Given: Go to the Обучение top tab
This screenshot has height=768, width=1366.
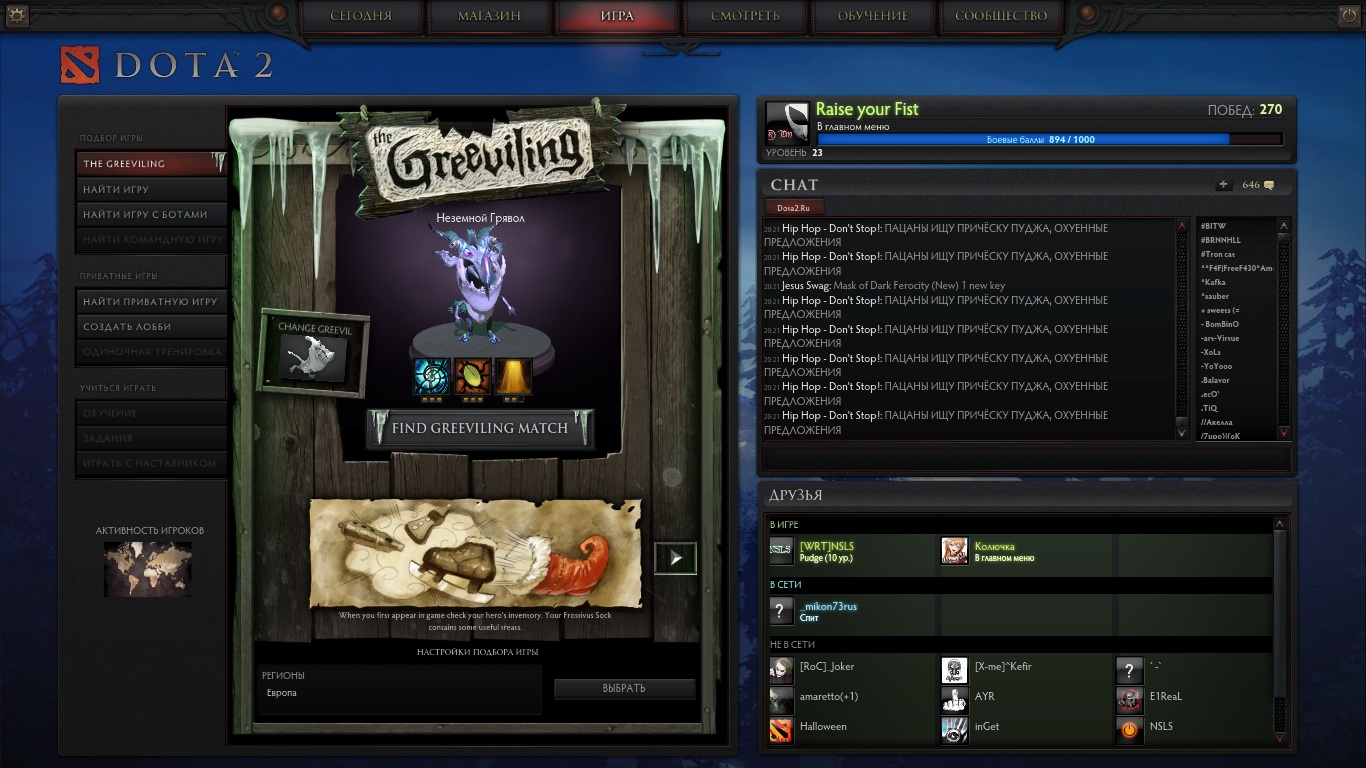Looking at the screenshot, I should tap(873, 16).
